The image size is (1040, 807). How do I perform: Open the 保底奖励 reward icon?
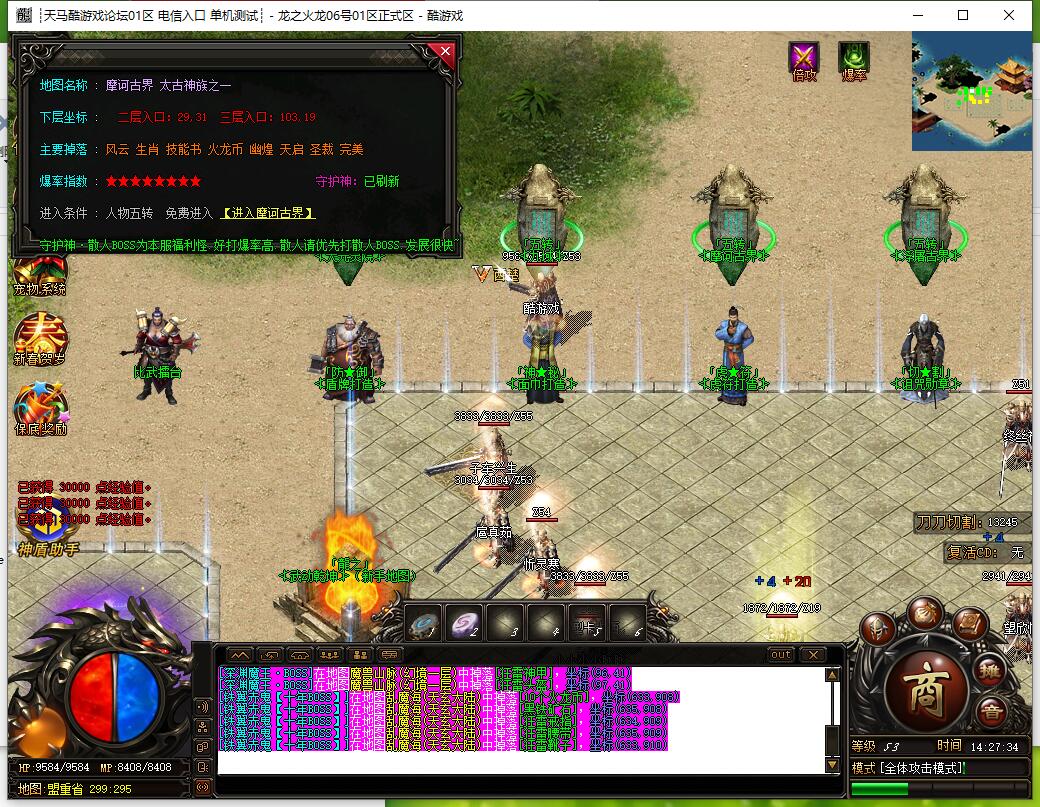tap(39, 409)
